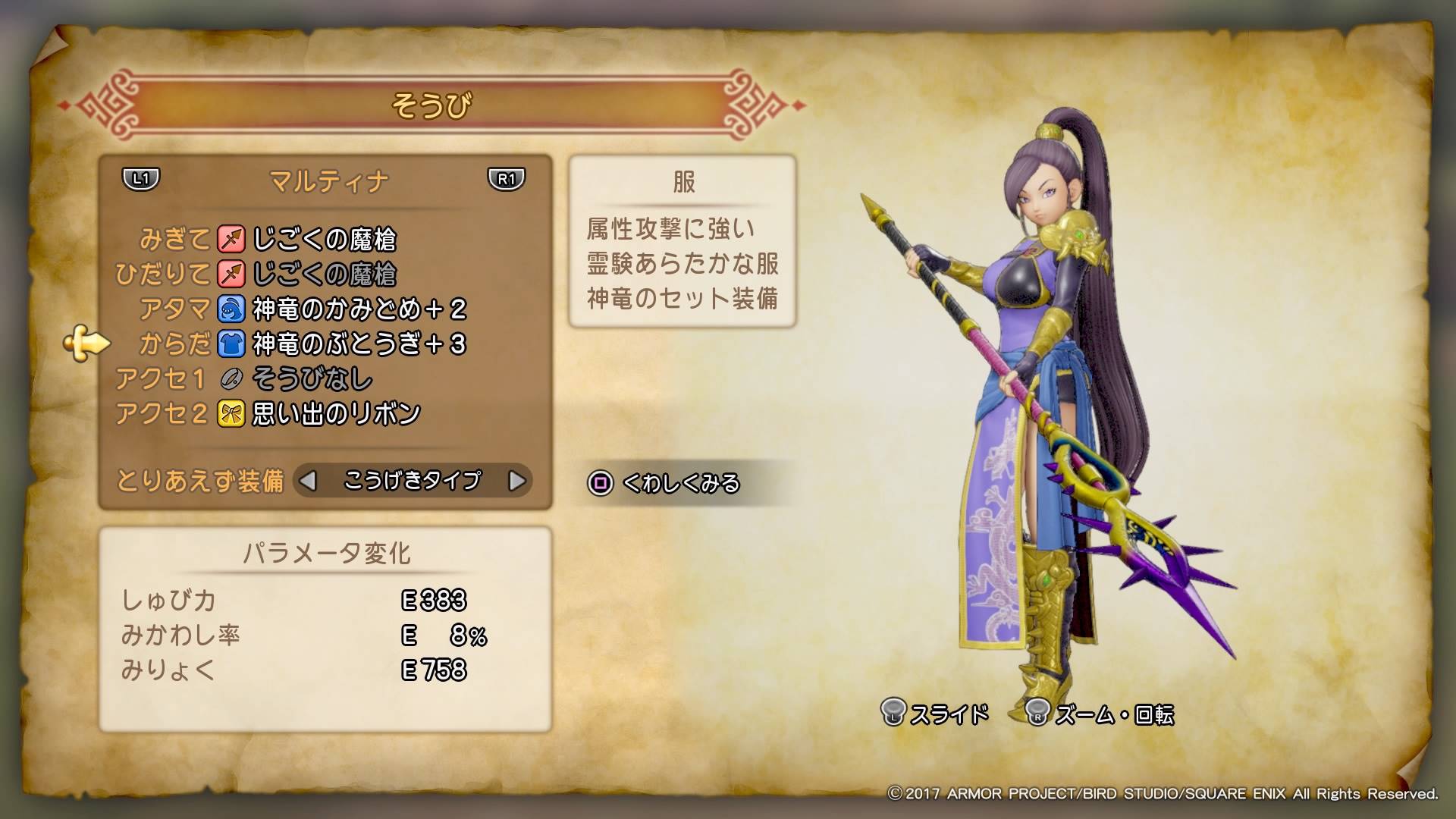Open the とりあえず装備 type selector
1456x819 pixels.
tap(413, 480)
